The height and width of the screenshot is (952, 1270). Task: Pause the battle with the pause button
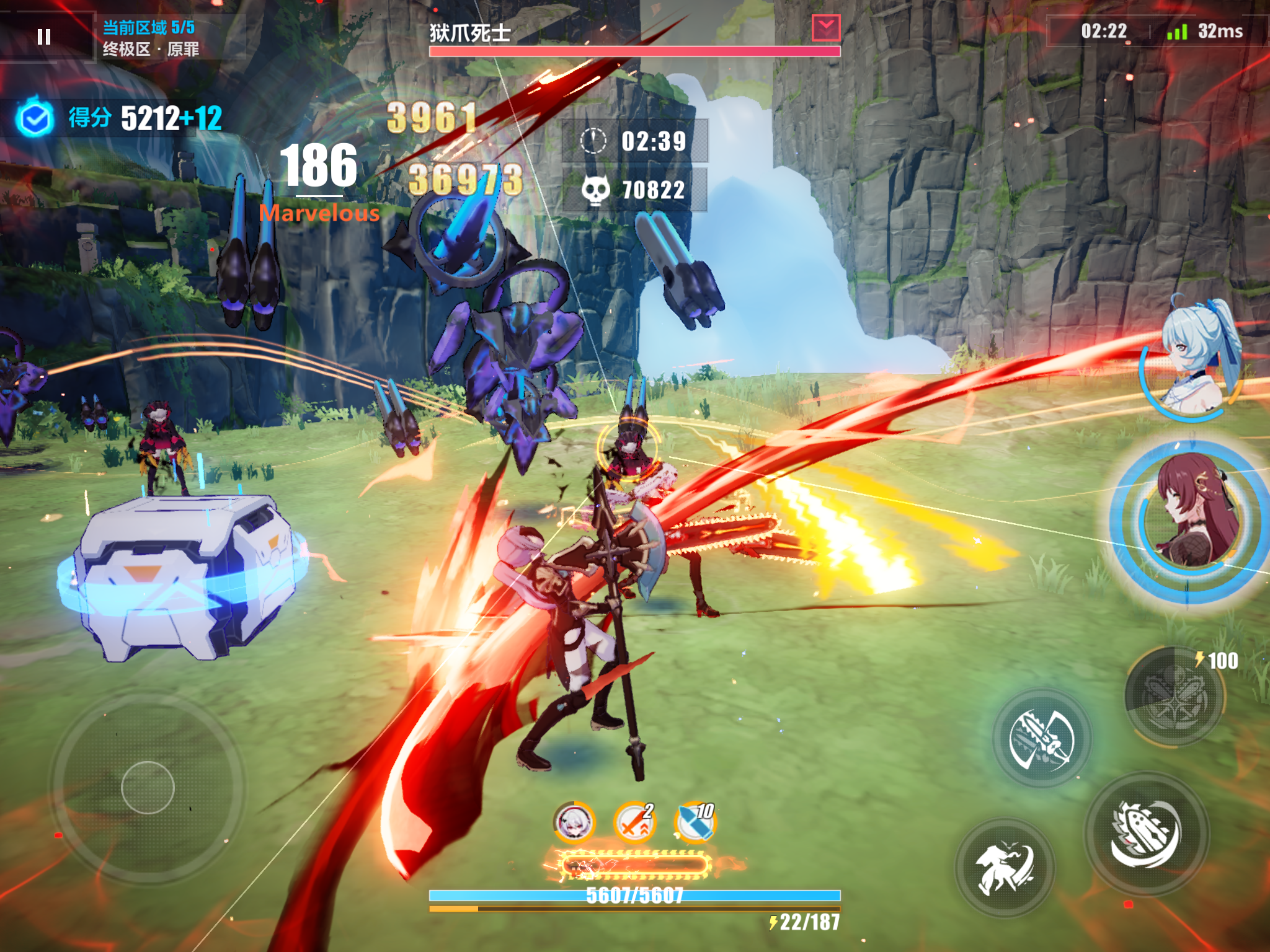(x=44, y=37)
